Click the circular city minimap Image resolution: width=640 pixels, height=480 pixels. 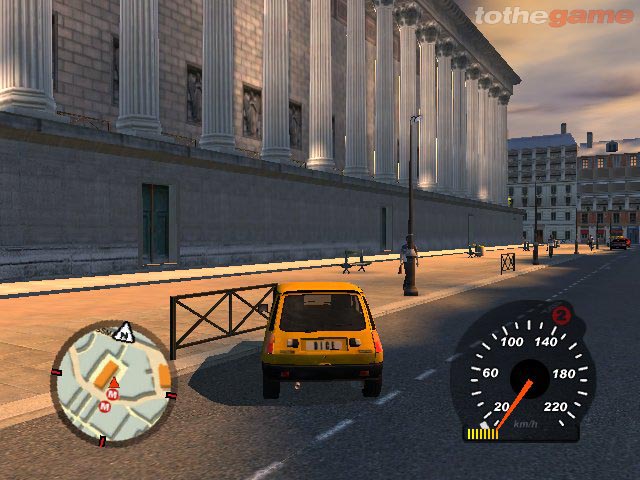[112, 384]
